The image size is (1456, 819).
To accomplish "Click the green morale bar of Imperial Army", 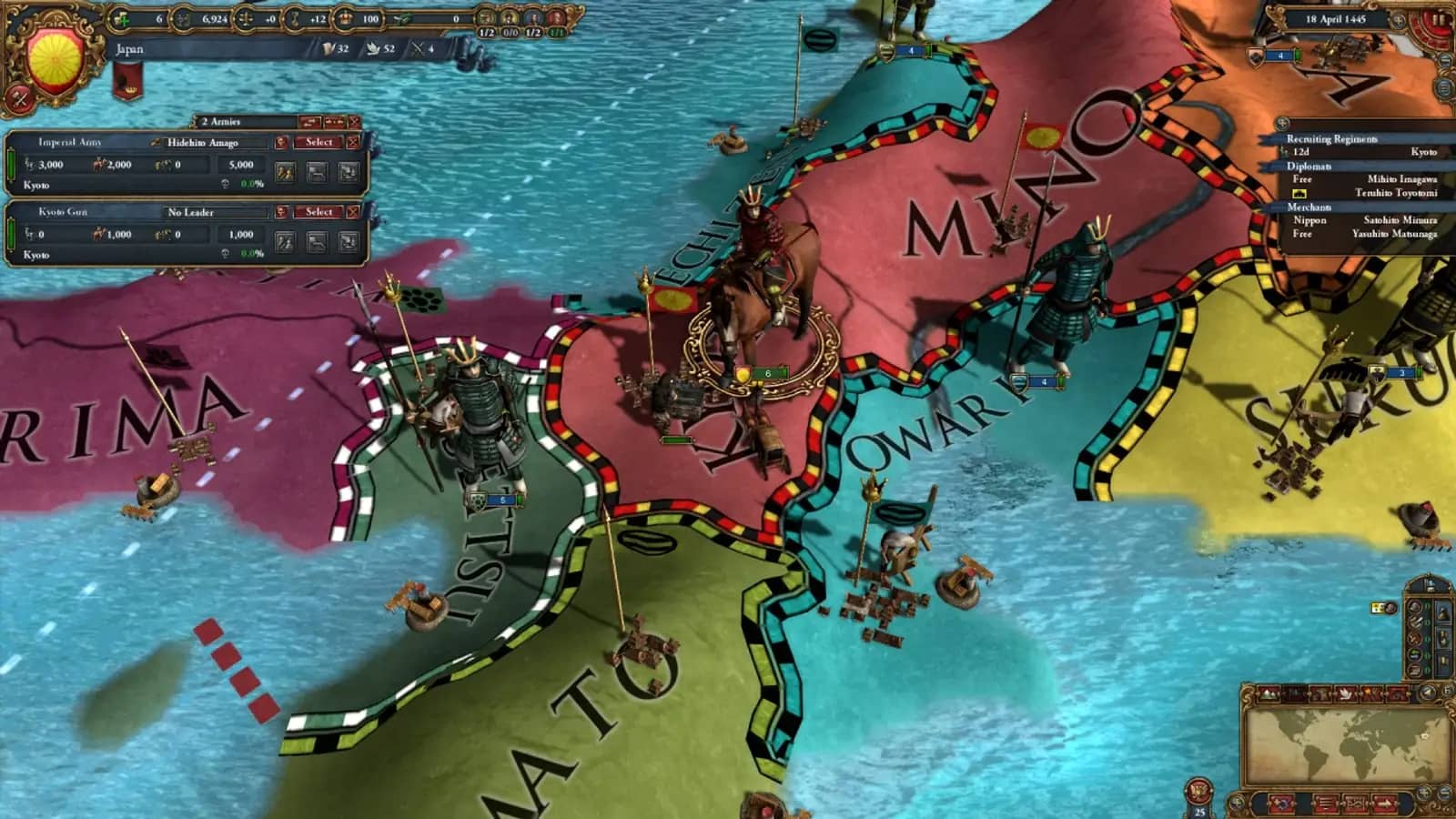I will pos(10,166).
